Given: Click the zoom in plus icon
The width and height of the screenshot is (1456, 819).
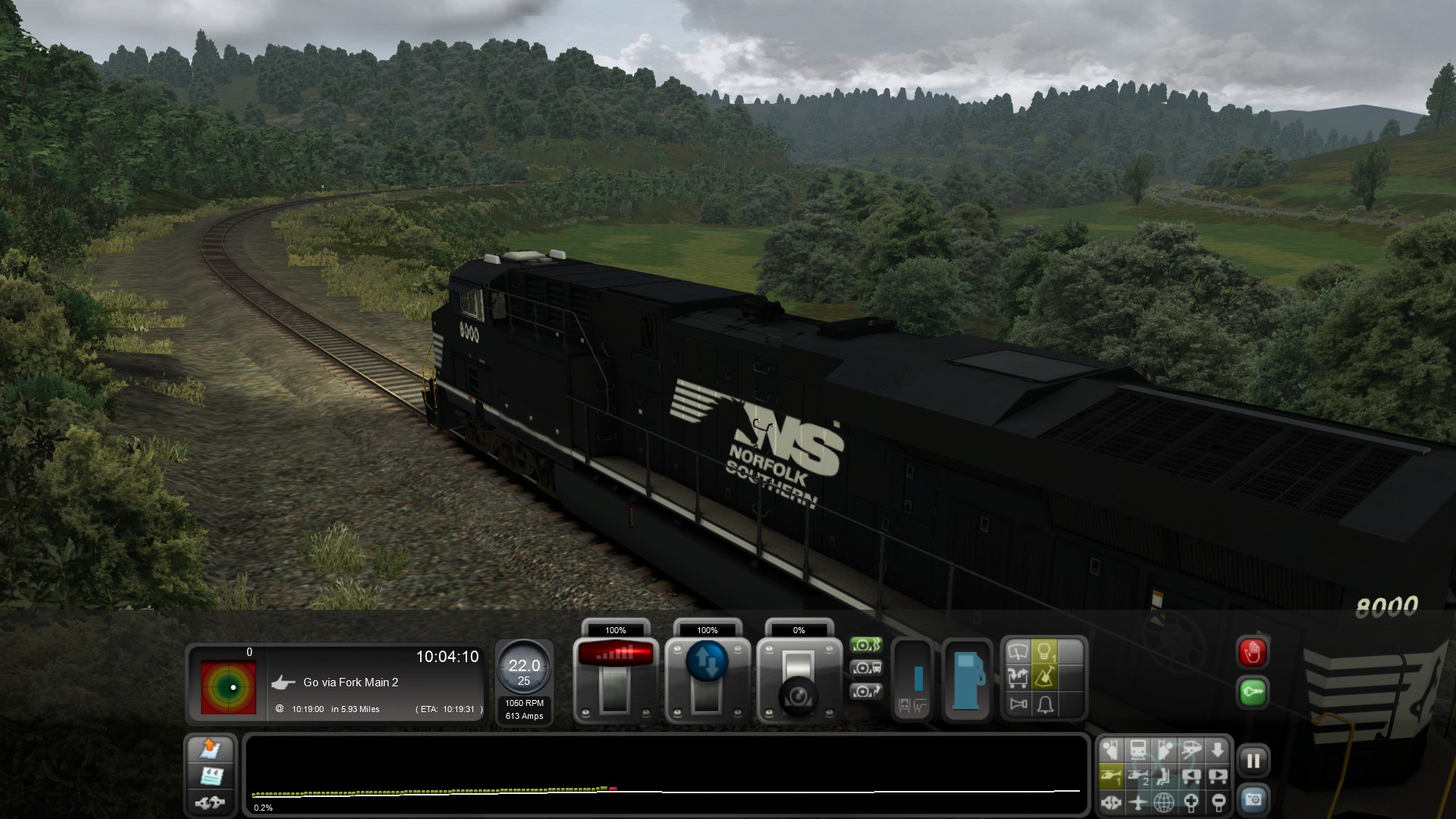Looking at the screenshot, I should (x=1191, y=802).
